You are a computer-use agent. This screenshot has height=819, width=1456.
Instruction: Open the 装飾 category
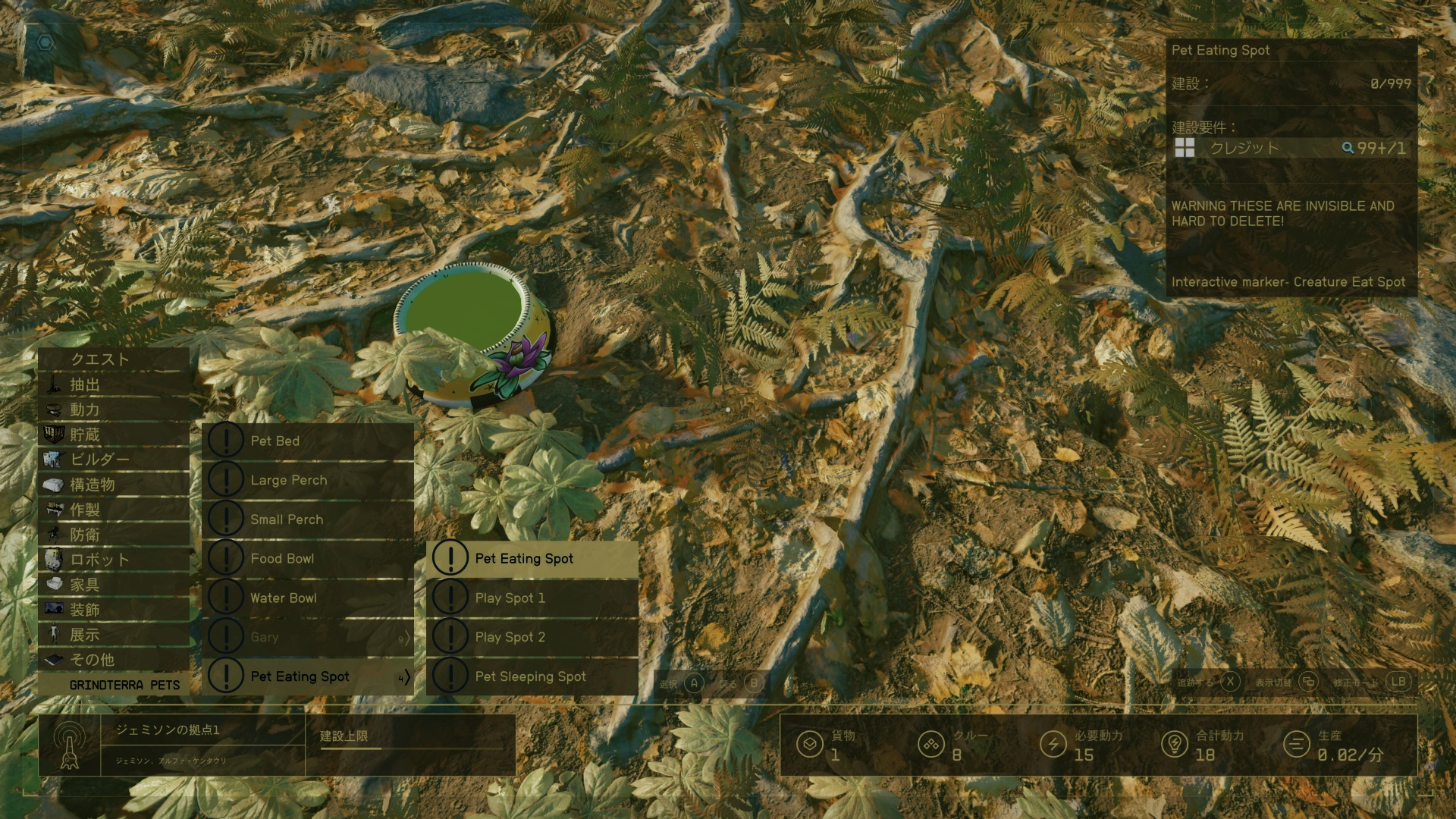[x=114, y=610]
